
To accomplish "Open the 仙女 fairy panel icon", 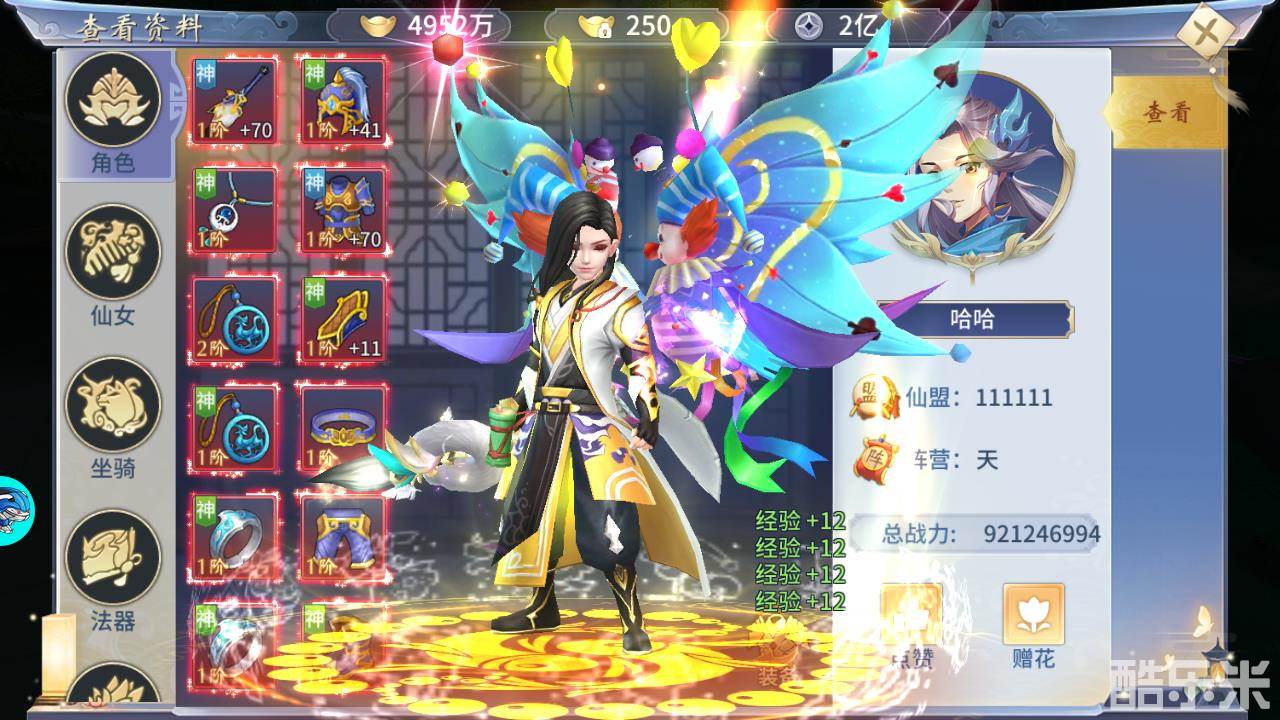I will [112, 250].
